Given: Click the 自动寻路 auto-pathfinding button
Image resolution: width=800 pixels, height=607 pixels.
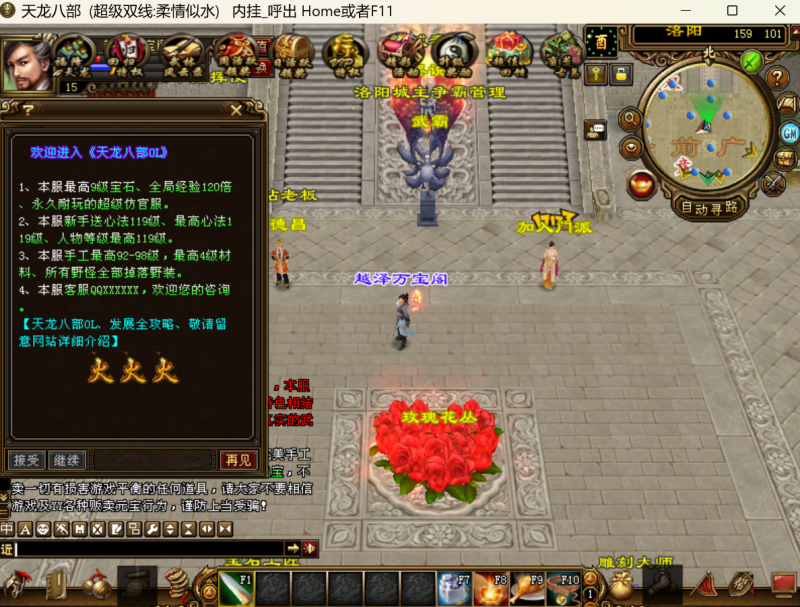Looking at the screenshot, I should 709,208.
